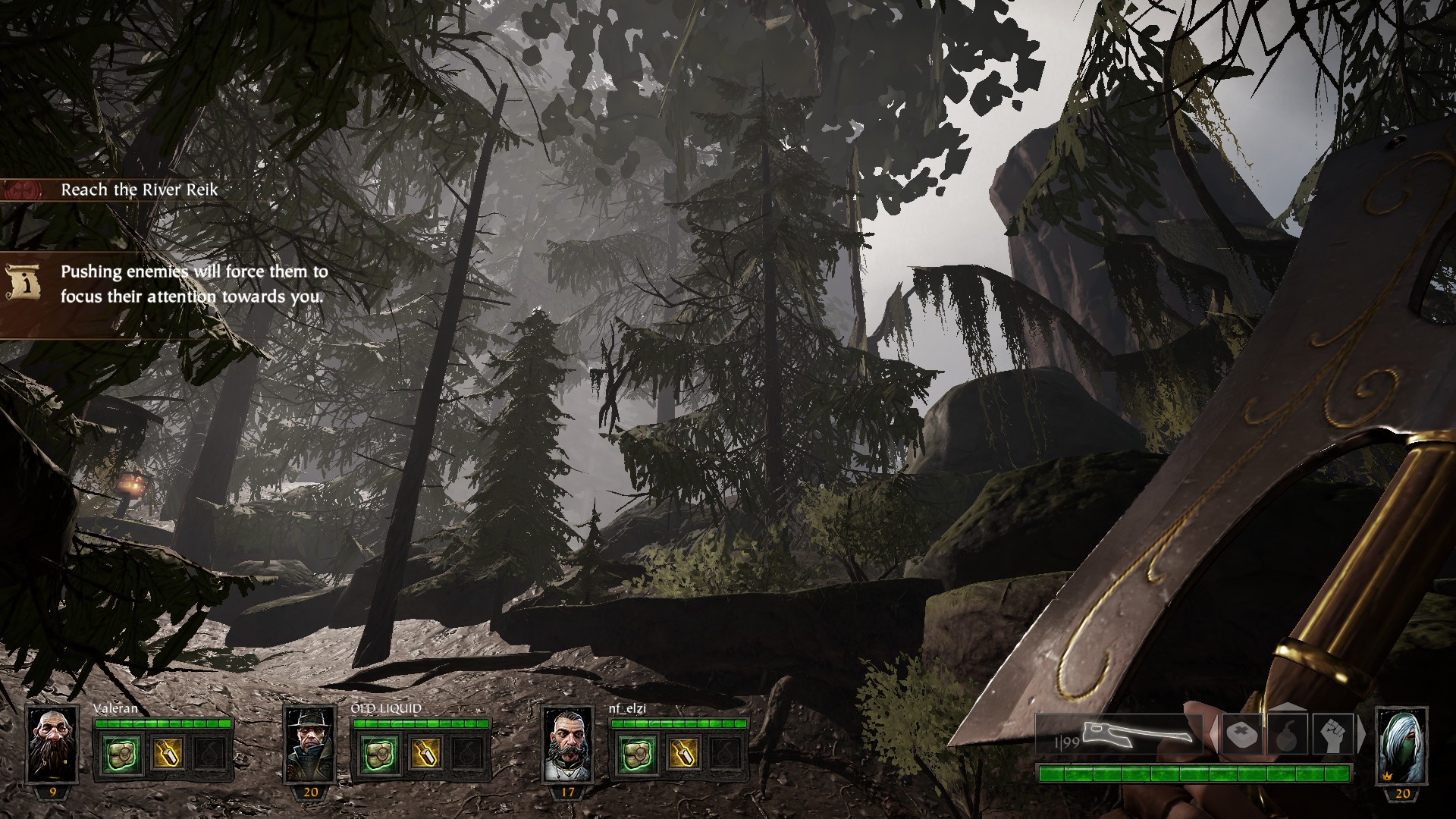
Task: Select the fist potion slot
Action: 1332,735
